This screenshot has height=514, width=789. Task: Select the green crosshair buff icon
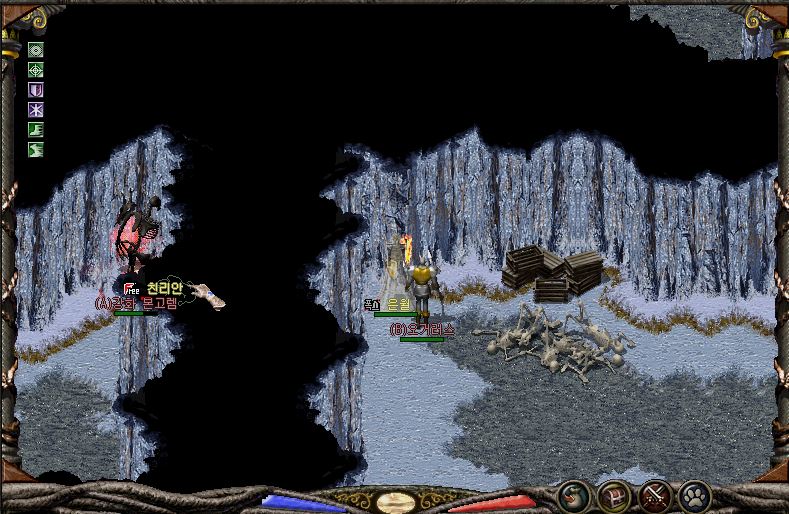point(36,70)
